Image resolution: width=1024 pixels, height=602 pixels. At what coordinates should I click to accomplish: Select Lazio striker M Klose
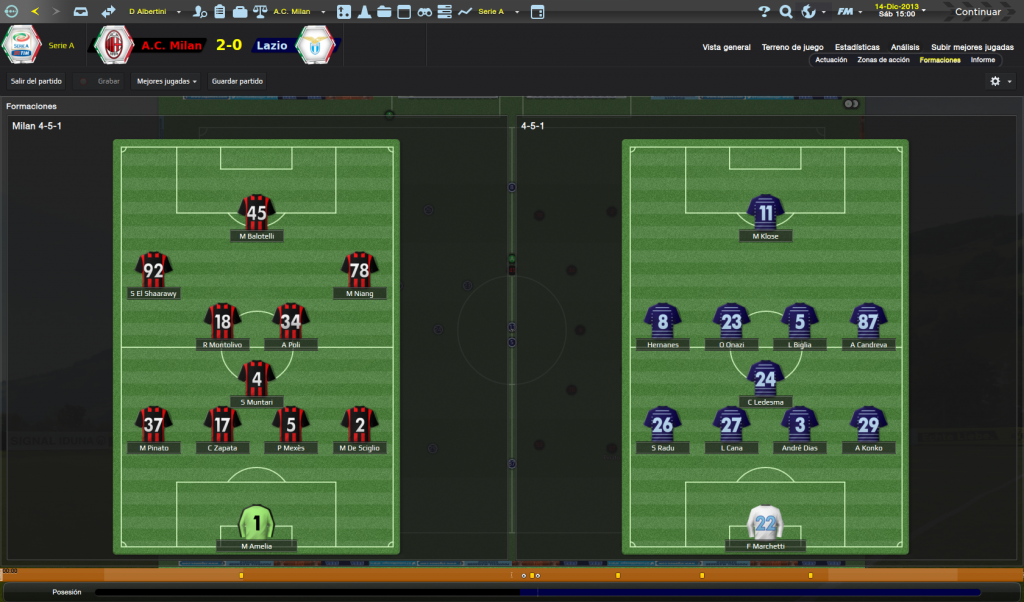click(x=766, y=212)
